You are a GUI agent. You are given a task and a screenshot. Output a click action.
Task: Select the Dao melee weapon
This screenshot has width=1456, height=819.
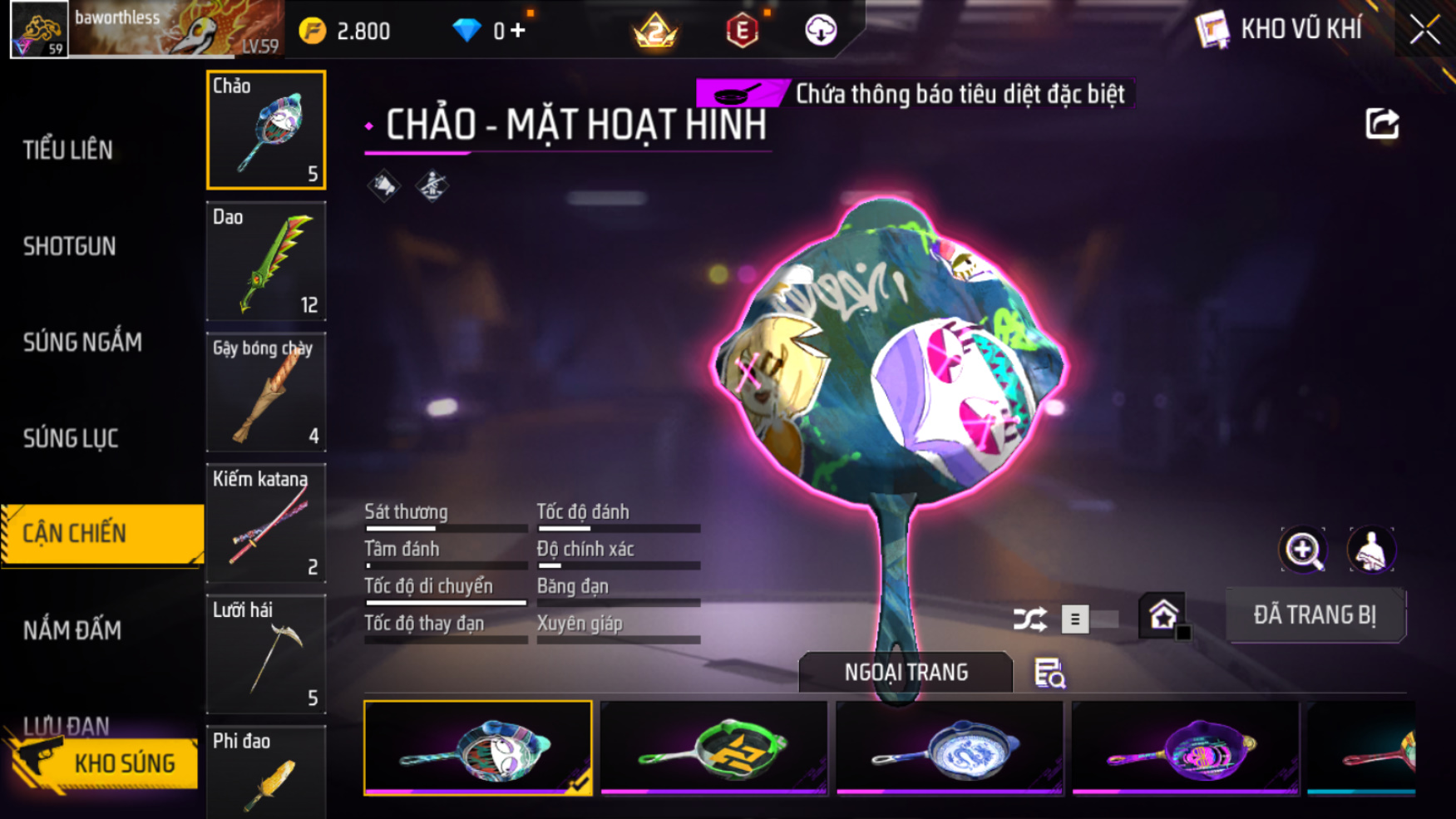266,261
